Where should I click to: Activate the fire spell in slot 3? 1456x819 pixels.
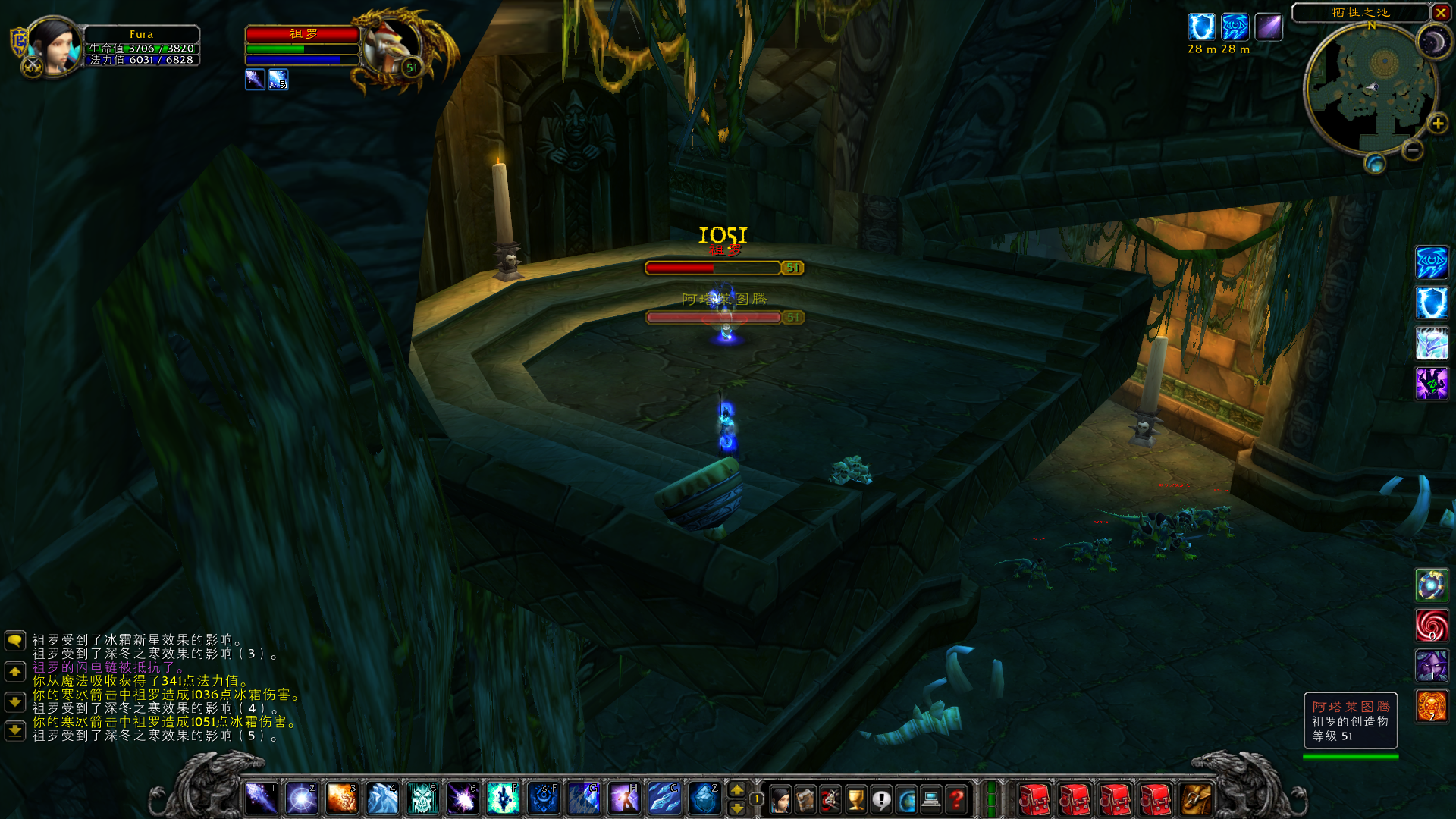[341, 799]
